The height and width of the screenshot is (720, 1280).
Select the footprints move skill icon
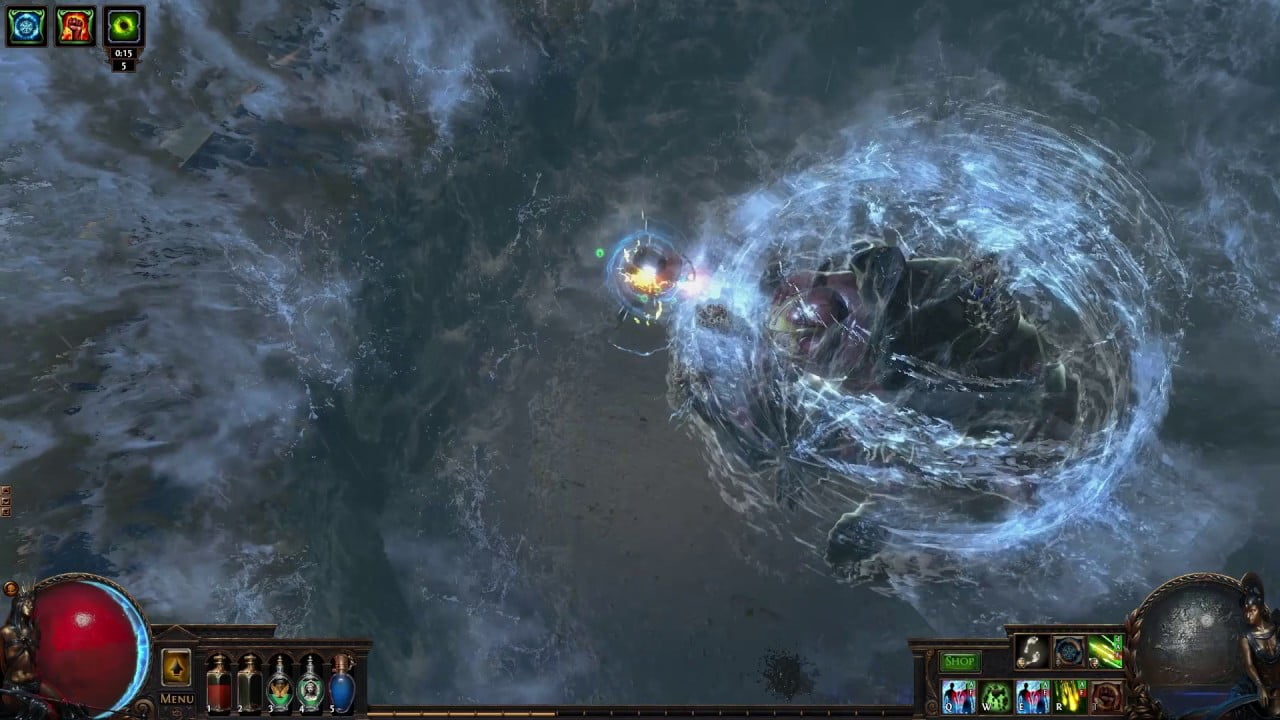[1032, 652]
